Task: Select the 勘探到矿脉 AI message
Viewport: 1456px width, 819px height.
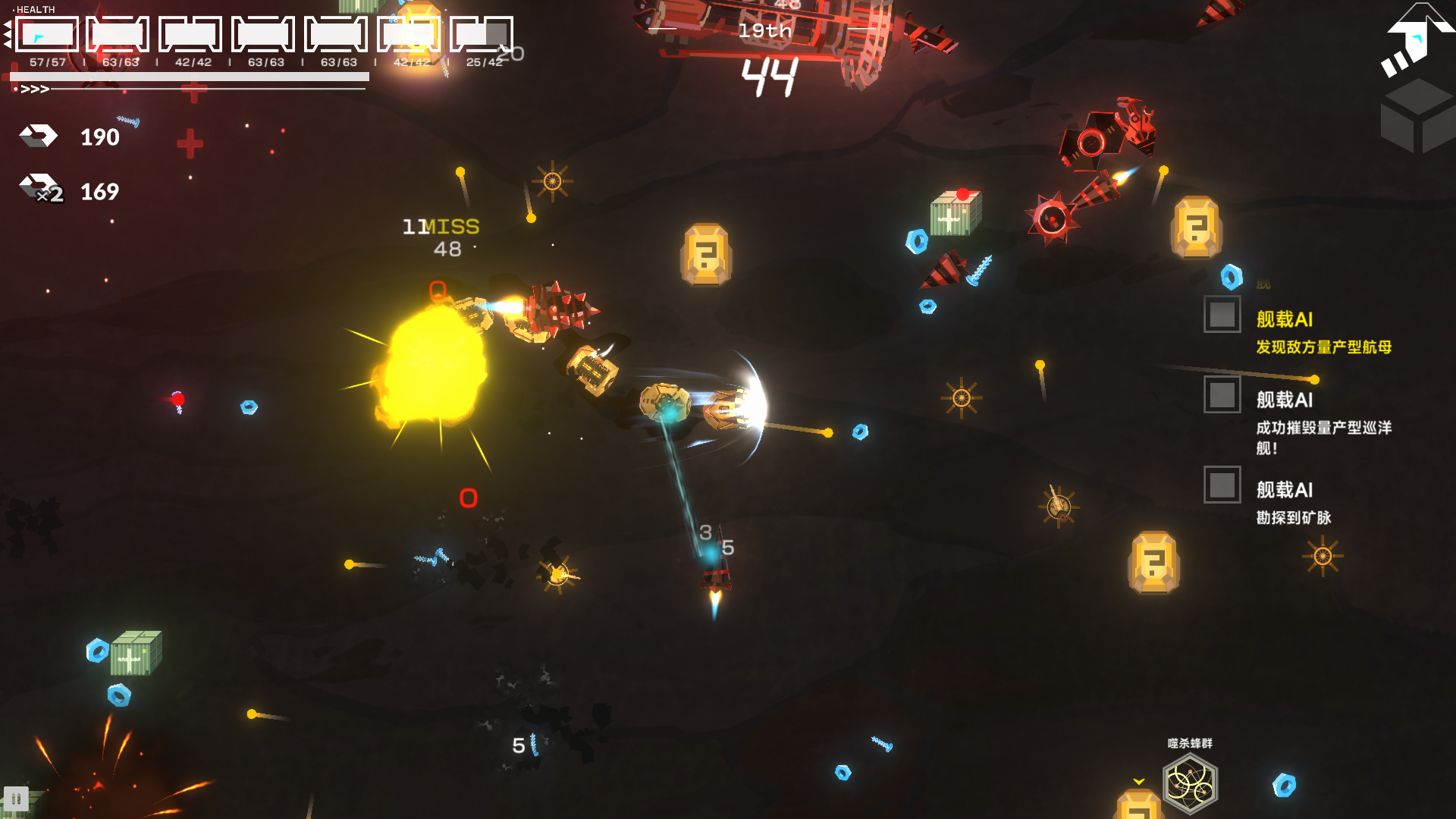Action: coord(1294,517)
